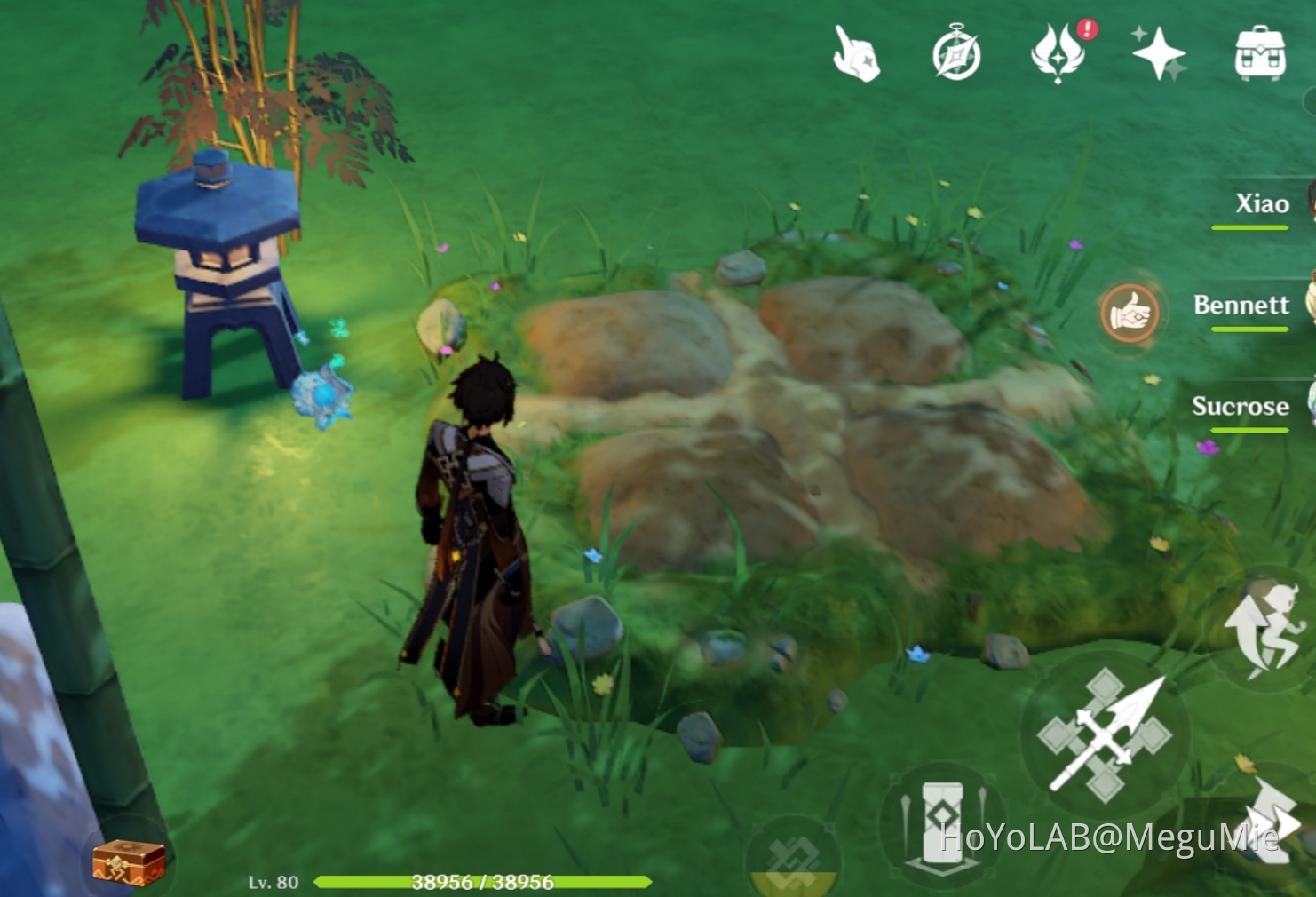Open the Adventurer Handbook compass icon
1316x897 pixels.
(957, 53)
